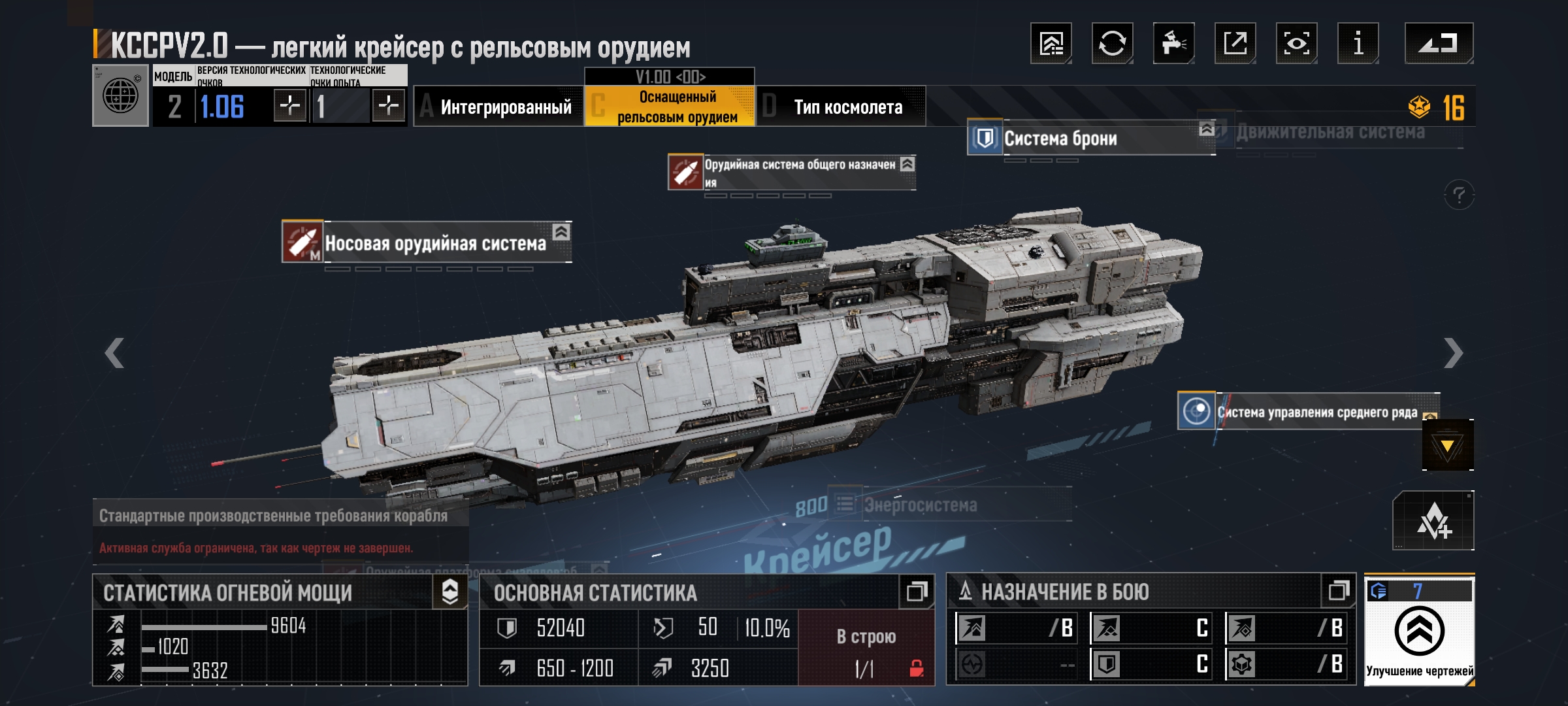The image size is (1568, 706).
Task: Click the Улучшение чертежей button
Action: point(1419,631)
